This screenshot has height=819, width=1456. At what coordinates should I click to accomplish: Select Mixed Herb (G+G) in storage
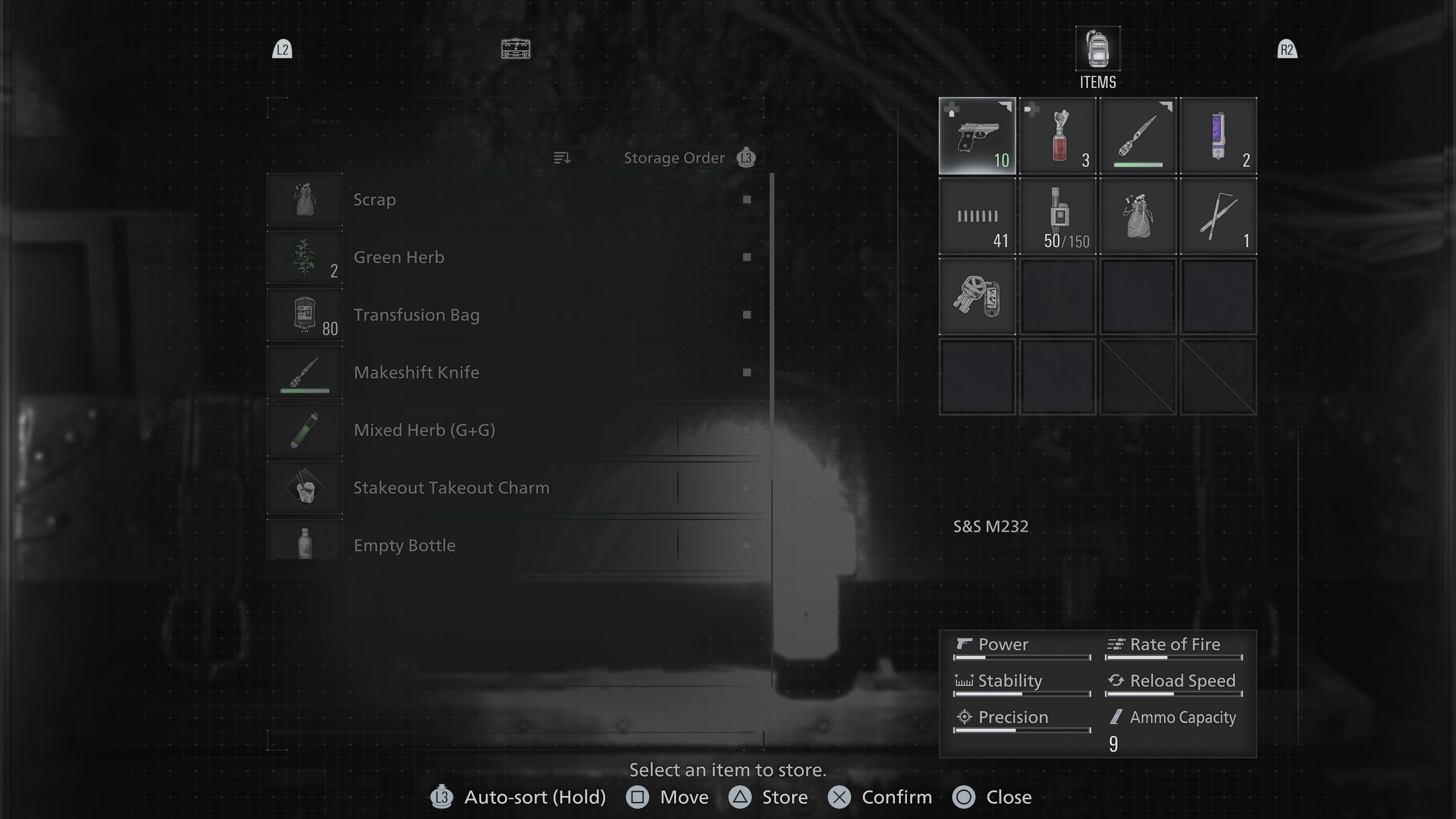(x=515, y=430)
